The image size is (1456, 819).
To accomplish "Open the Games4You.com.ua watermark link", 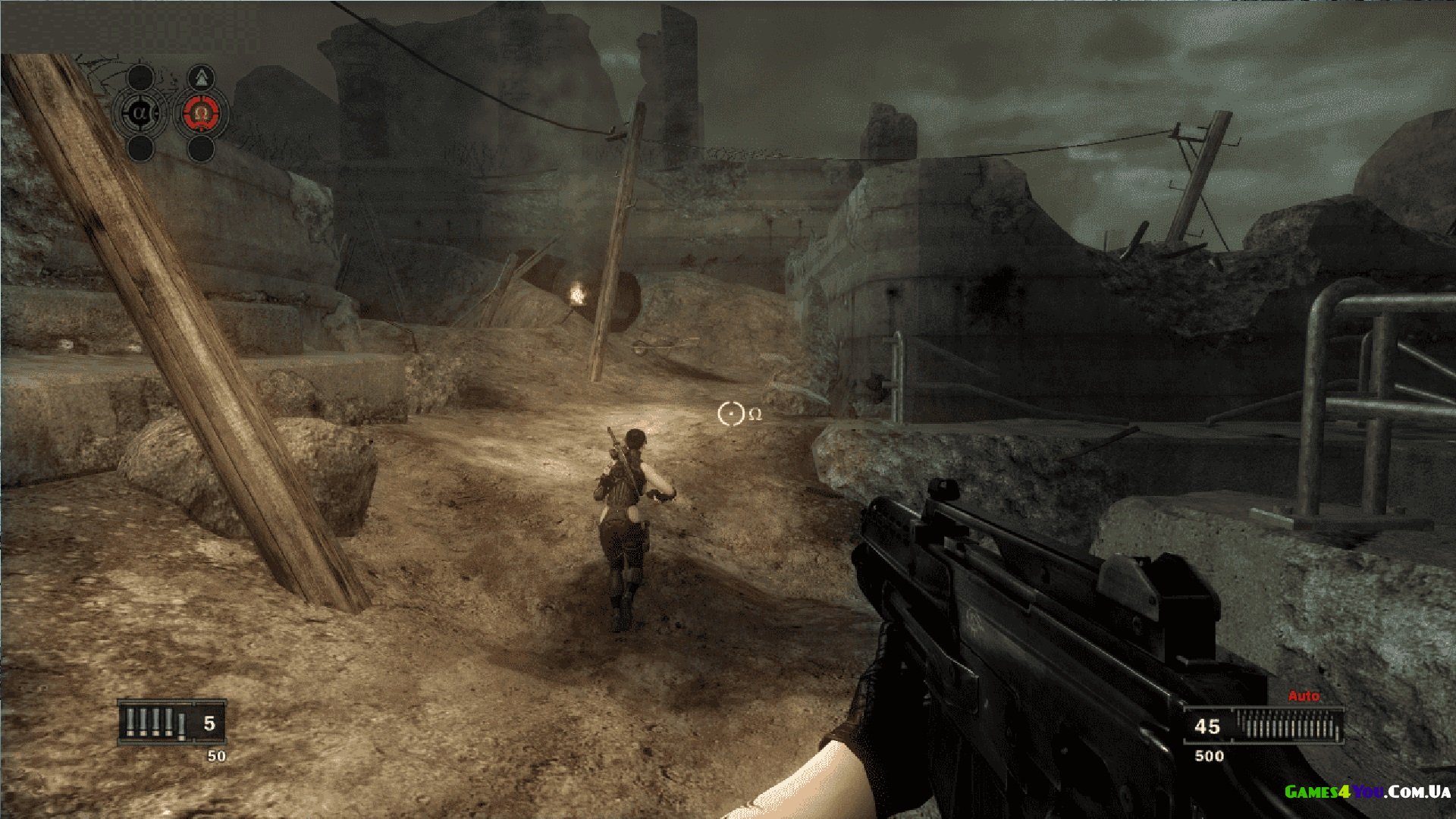I will click(1367, 792).
